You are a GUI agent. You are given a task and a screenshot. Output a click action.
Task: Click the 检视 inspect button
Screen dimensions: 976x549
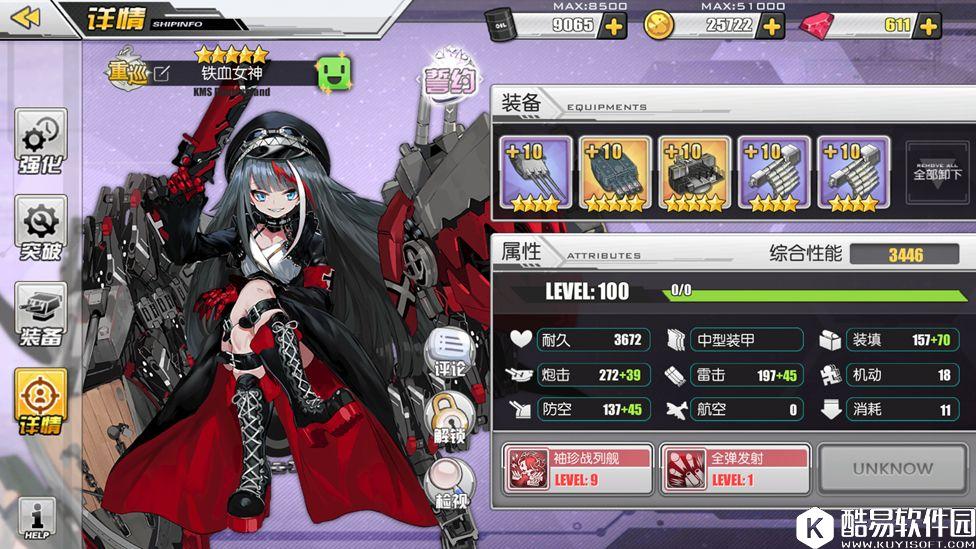pos(449,484)
